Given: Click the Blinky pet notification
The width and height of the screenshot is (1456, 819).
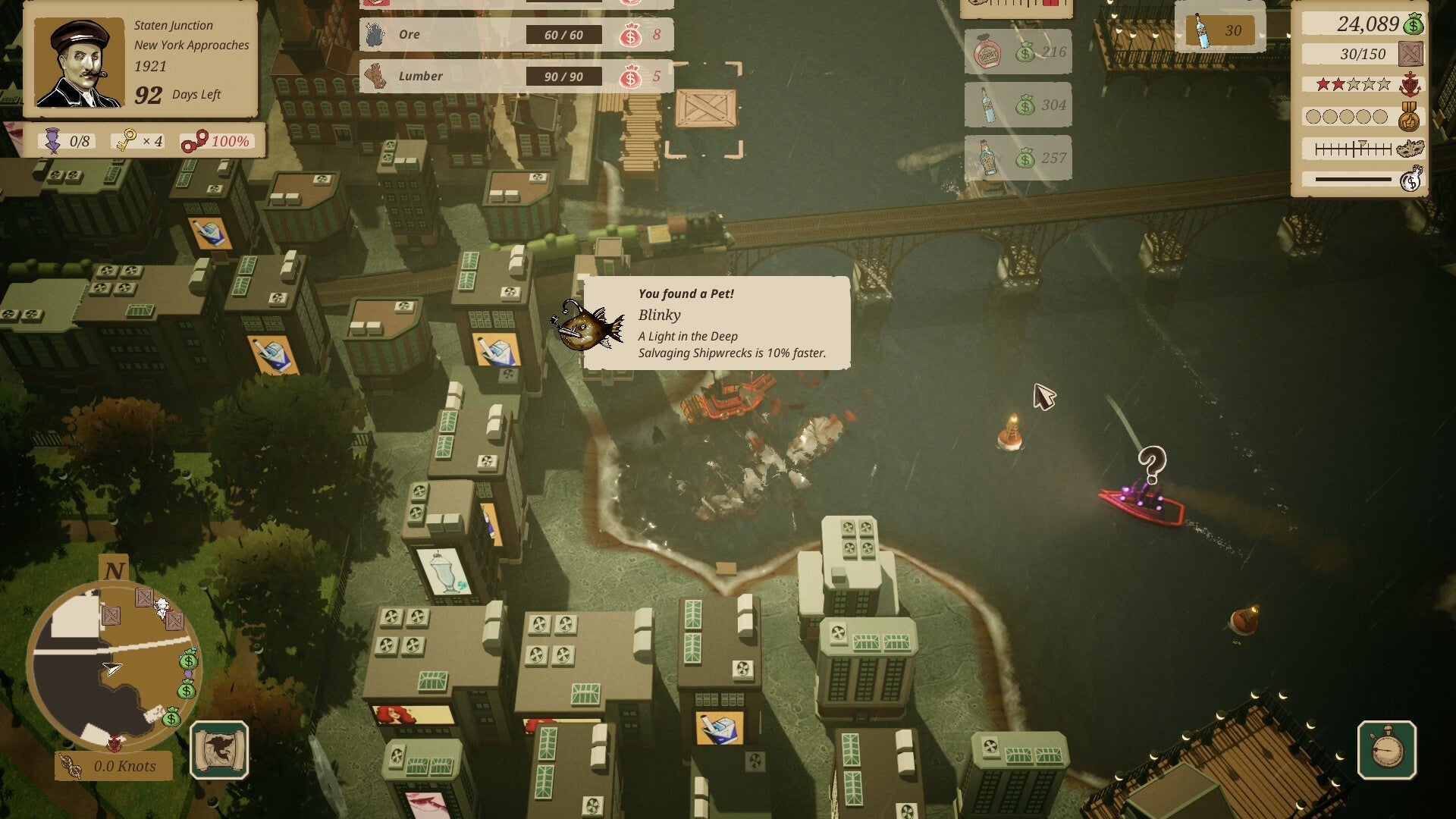Looking at the screenshot, I should [x=716, y=323].
